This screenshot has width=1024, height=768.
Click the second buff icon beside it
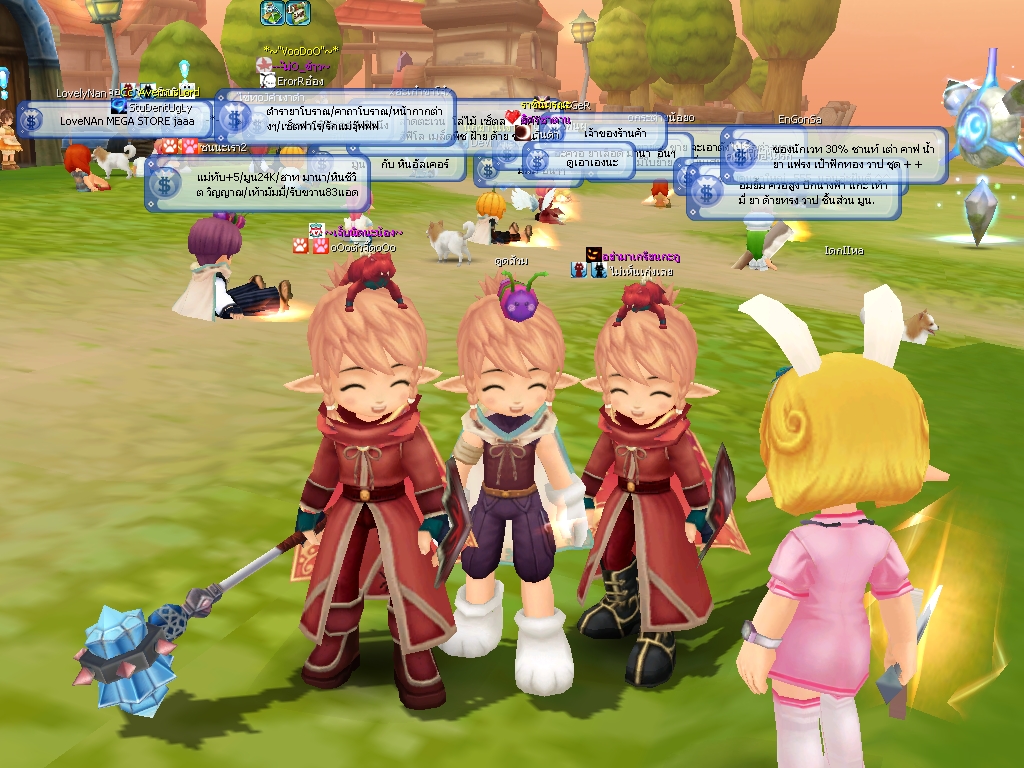tap(298, 13)
